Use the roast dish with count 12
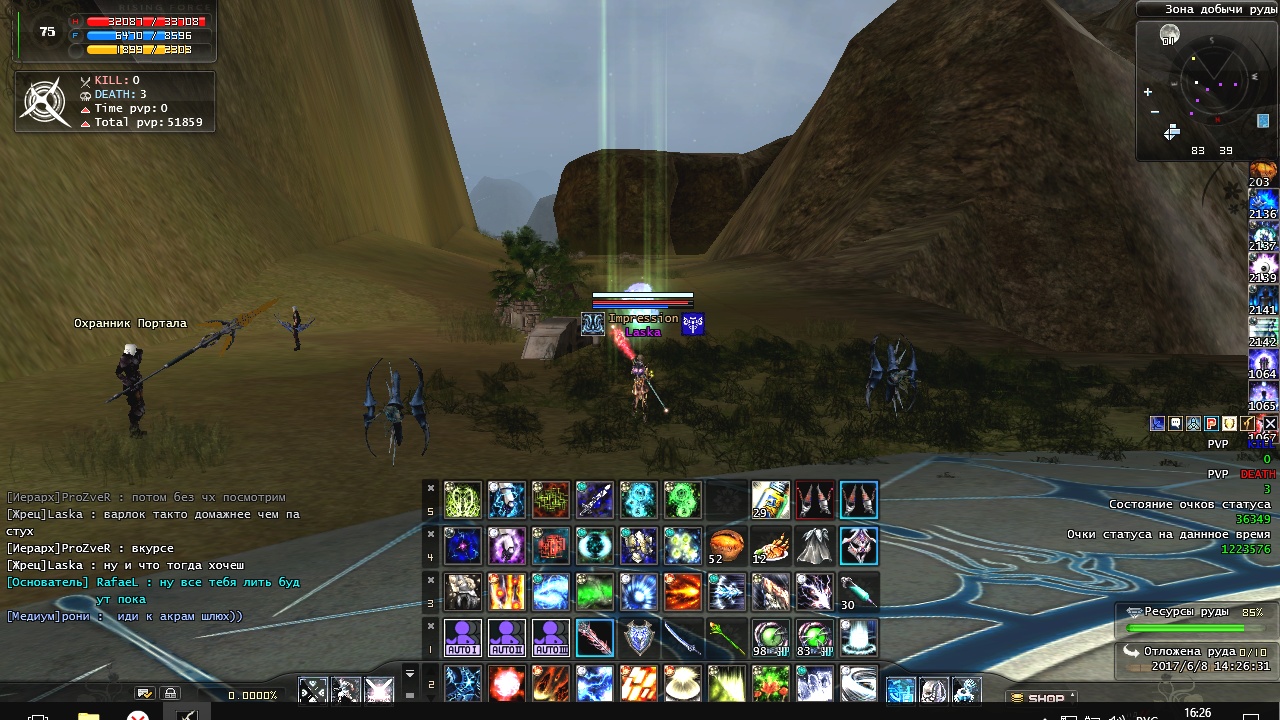Screen dimensions: 1280x720 pos(771,546)
